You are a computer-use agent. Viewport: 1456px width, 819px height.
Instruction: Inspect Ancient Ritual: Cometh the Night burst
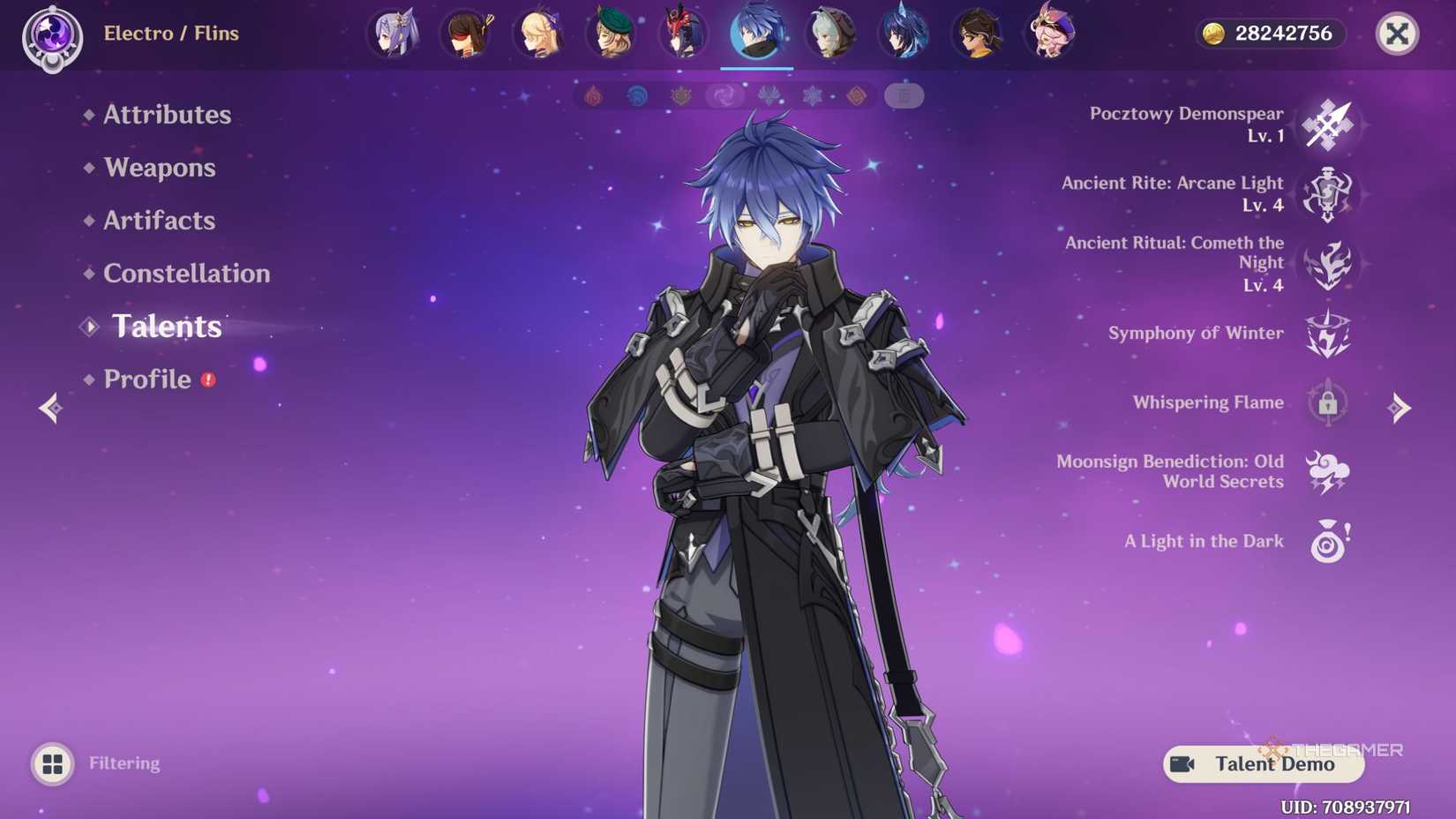click(1327, 264)
